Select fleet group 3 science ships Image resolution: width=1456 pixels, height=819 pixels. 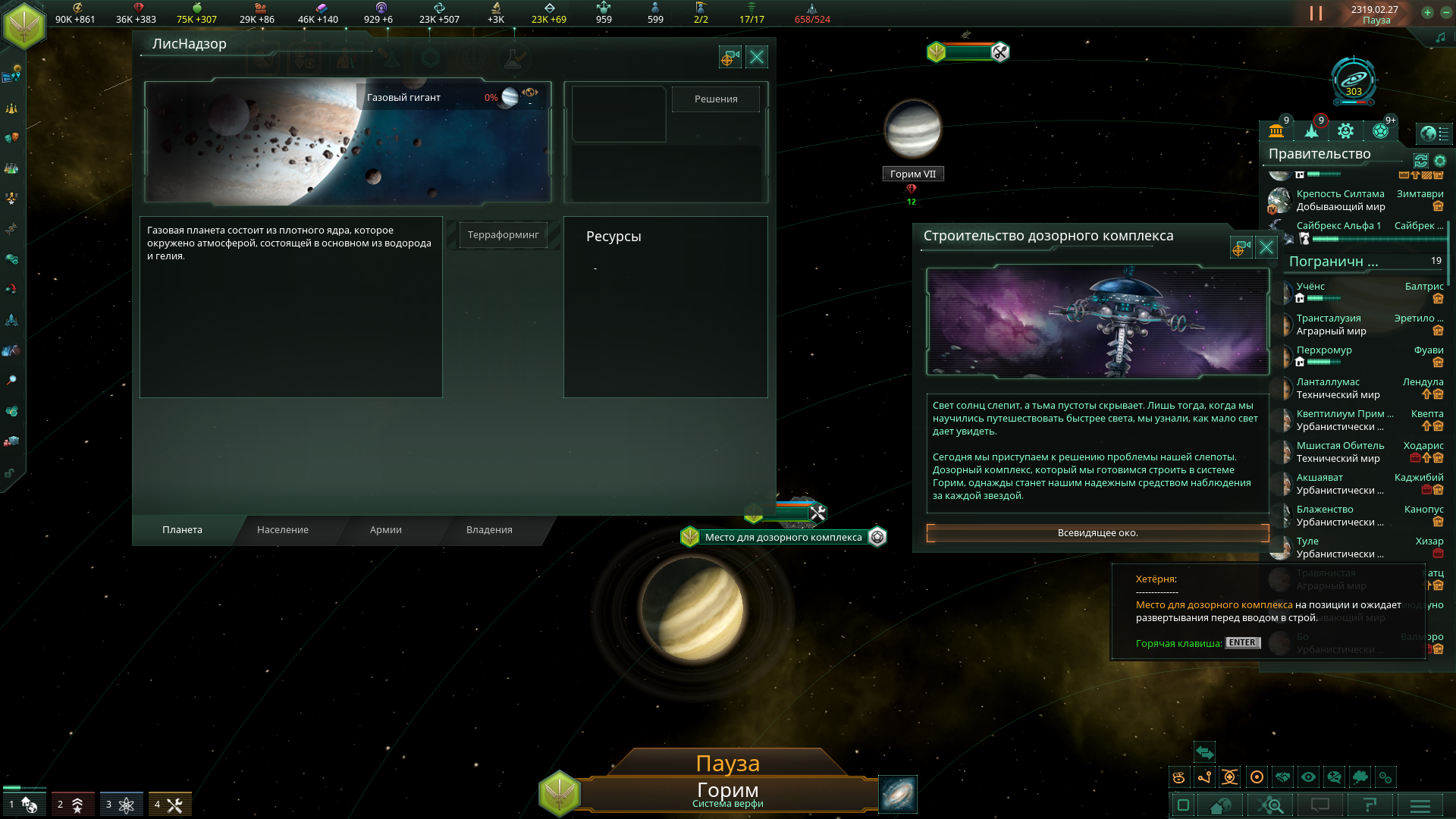pyautogui.click(x=121, y=805)
